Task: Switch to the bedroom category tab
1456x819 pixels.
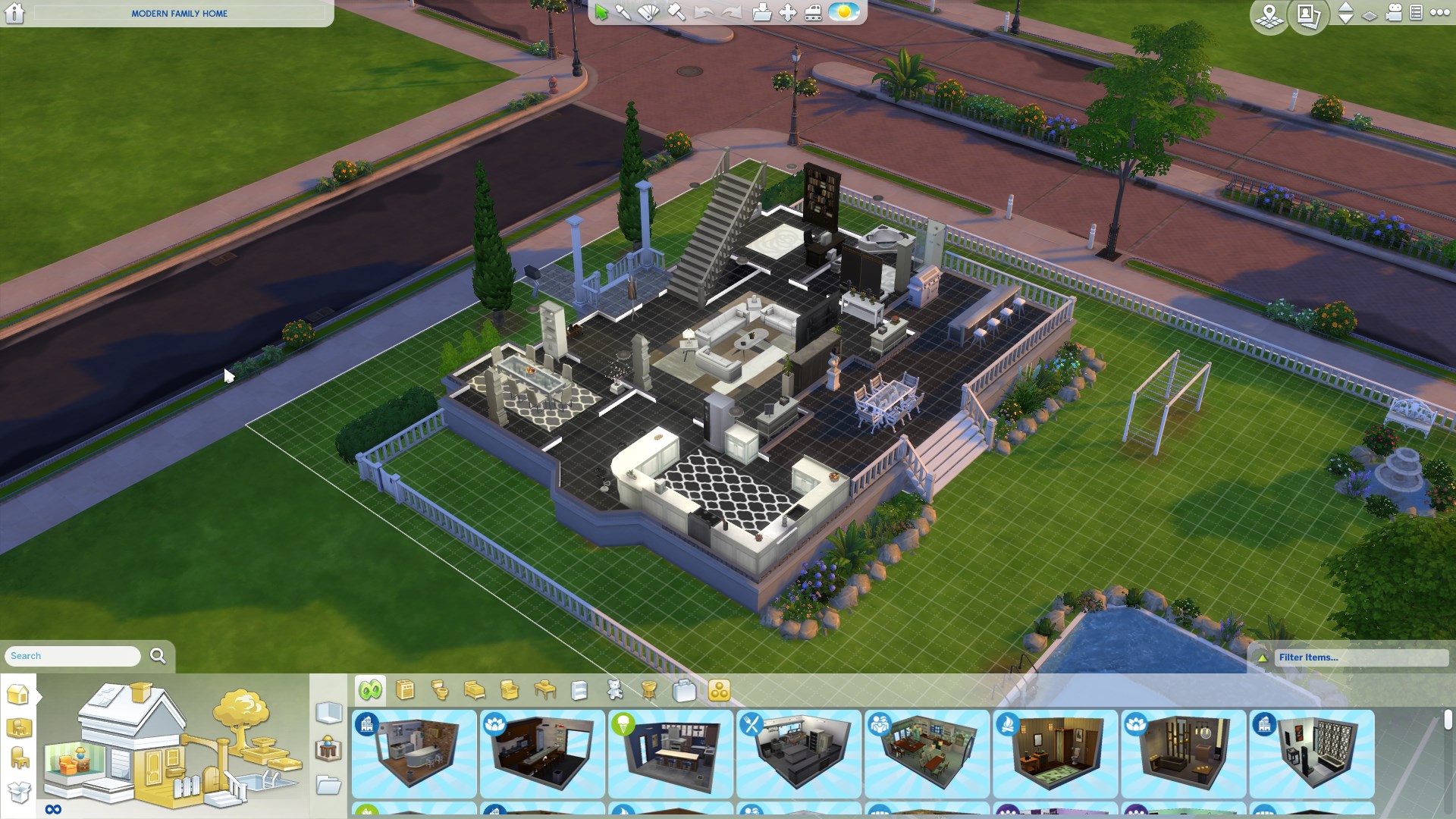Action: click(475, 690)
